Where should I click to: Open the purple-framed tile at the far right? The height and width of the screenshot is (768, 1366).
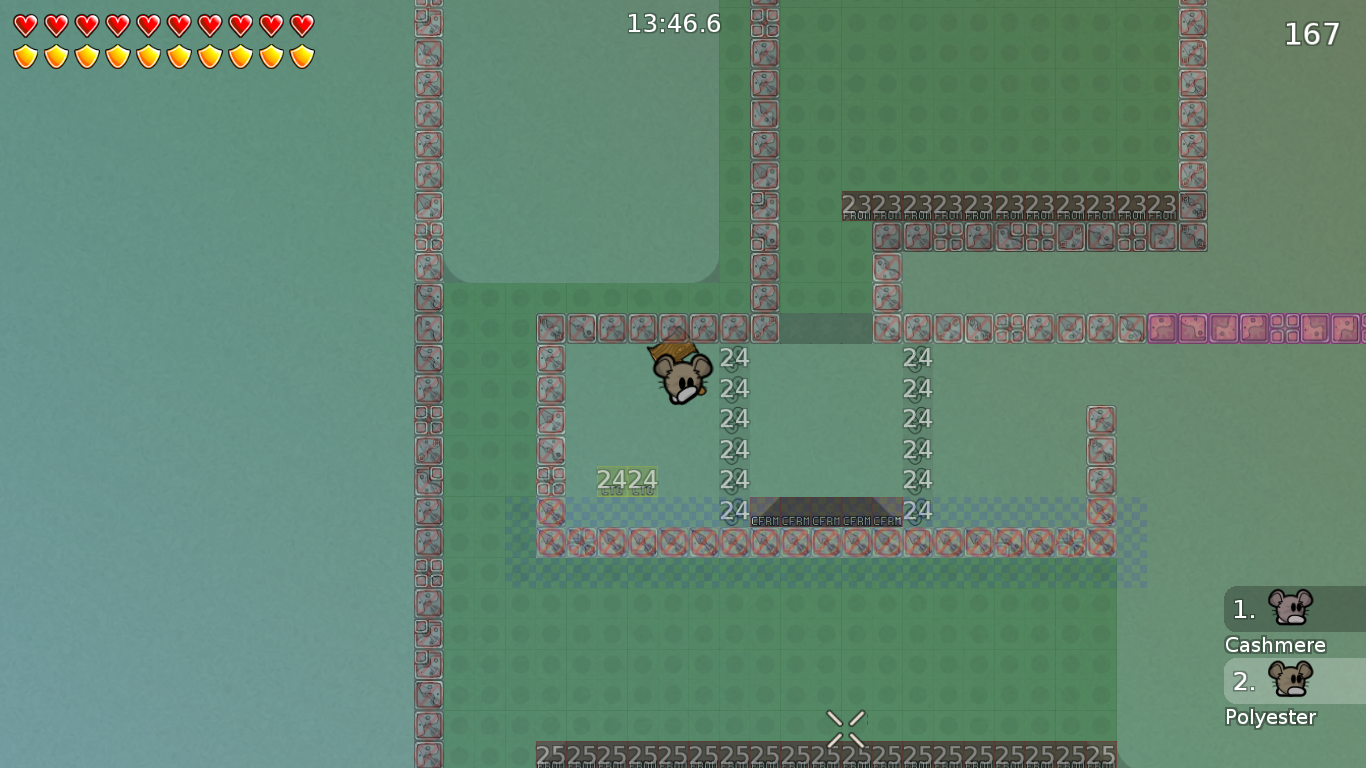[x=1345, y=328]
